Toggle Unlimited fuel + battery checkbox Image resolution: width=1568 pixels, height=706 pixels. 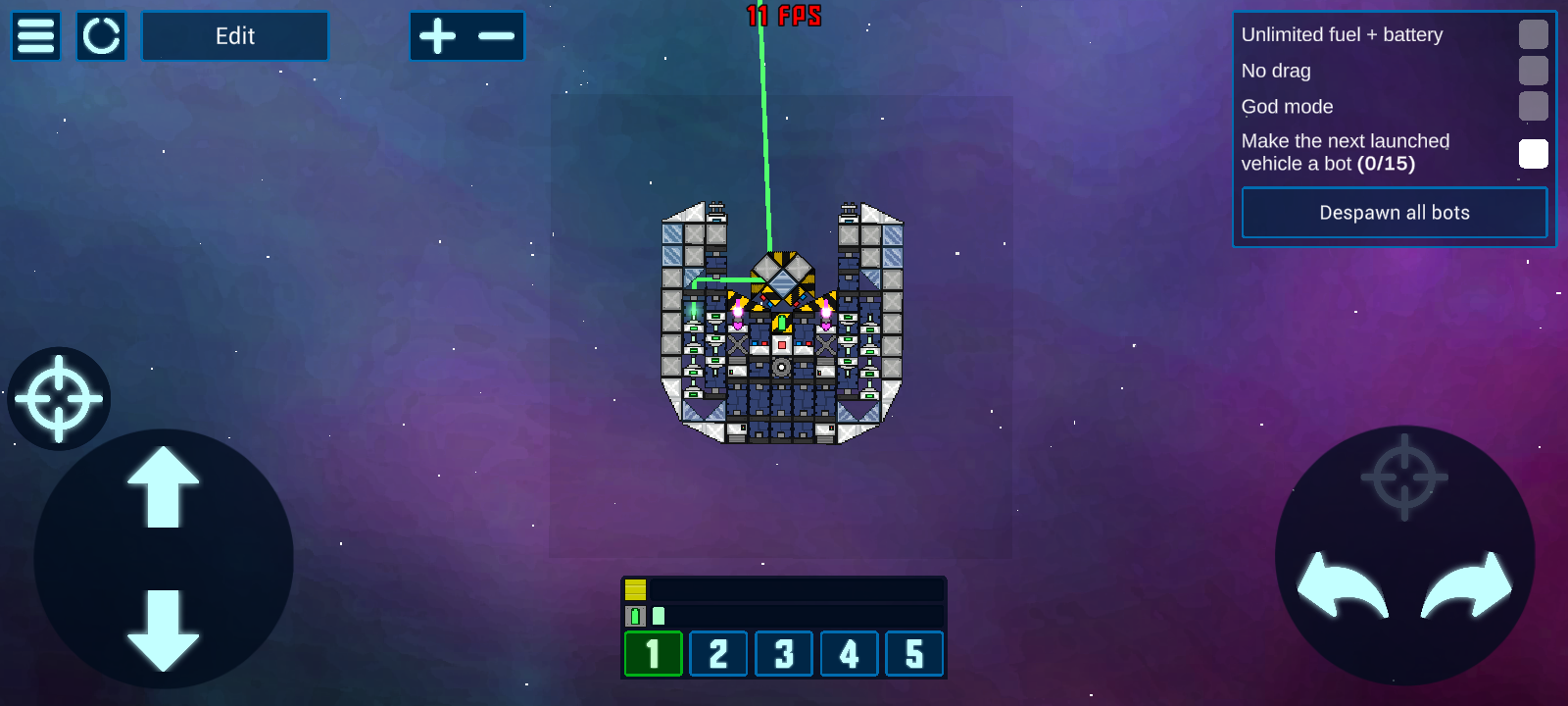(x=1533, y=34)
